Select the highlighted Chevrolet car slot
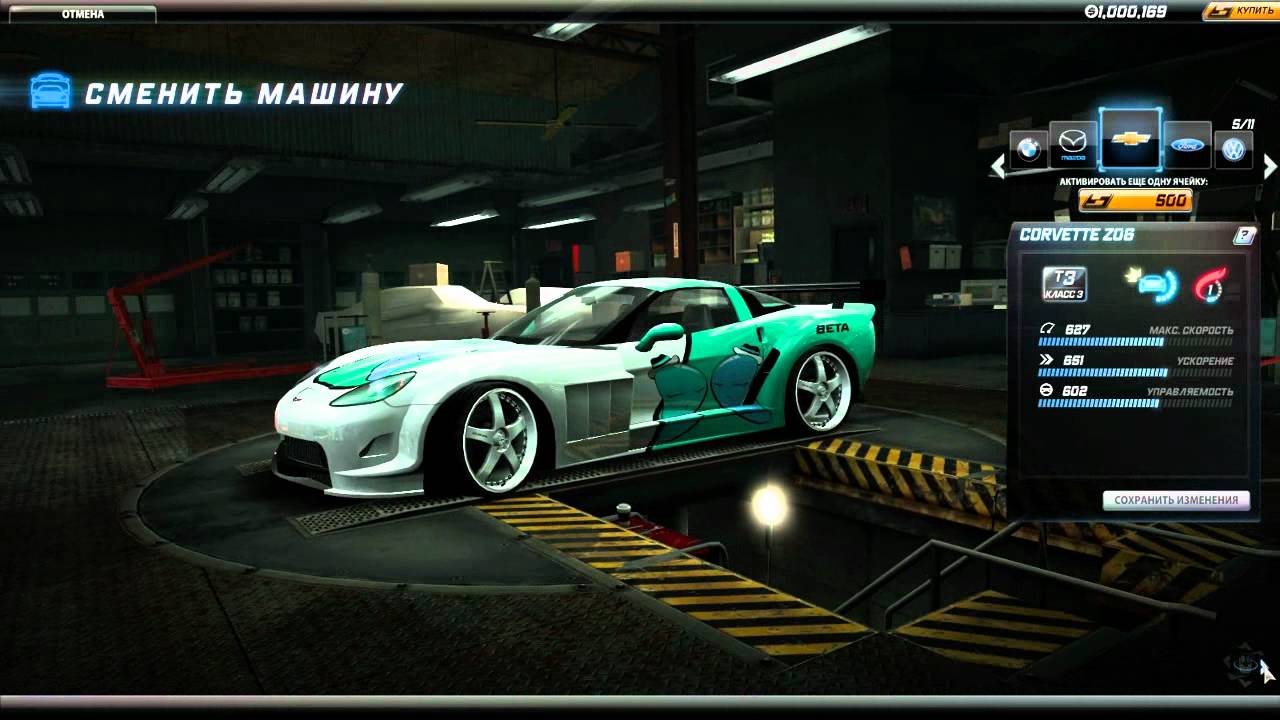This screenshot has width=1280, height=720. coord(1130,140)
